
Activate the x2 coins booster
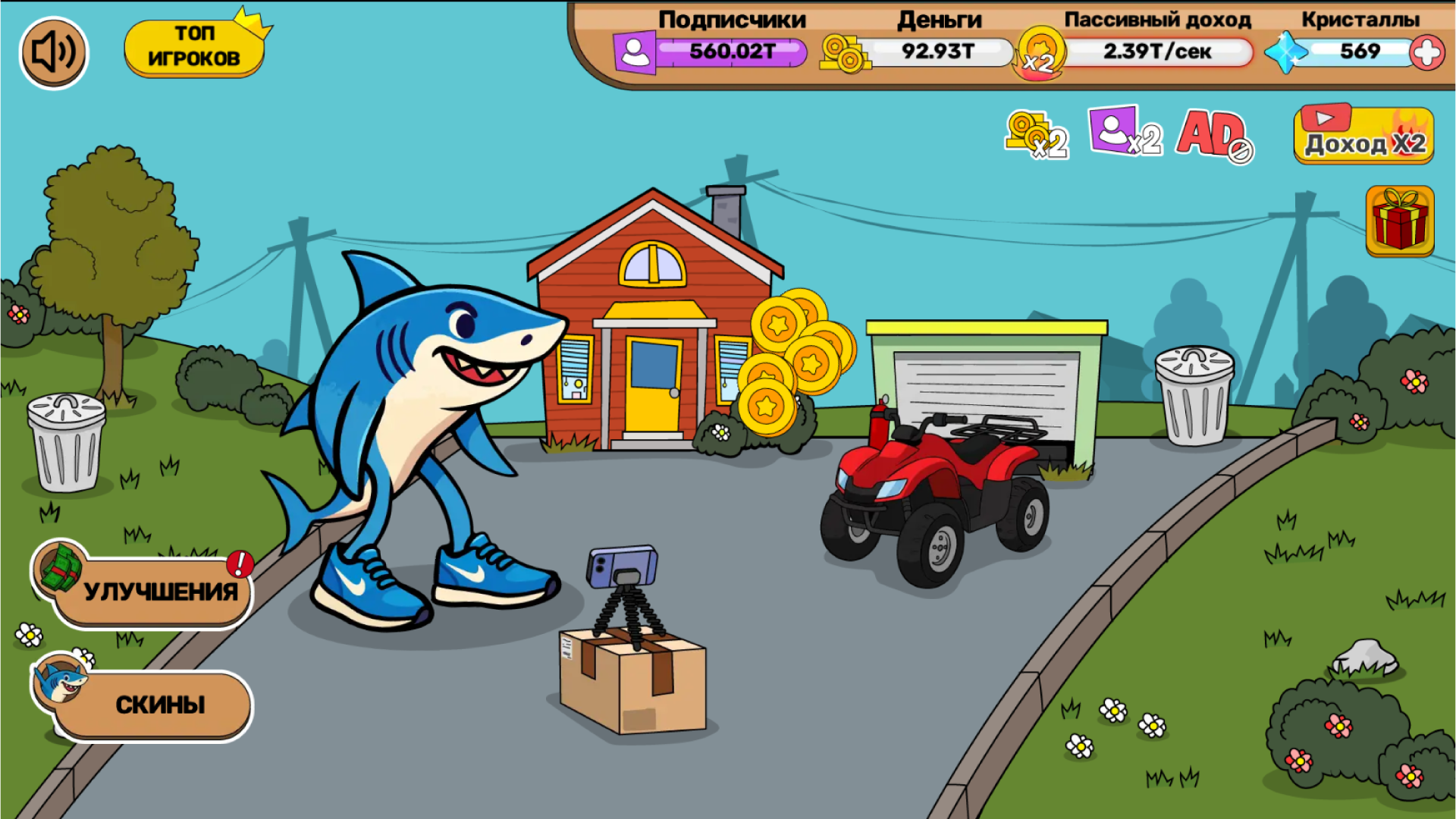click(1036, 134)
